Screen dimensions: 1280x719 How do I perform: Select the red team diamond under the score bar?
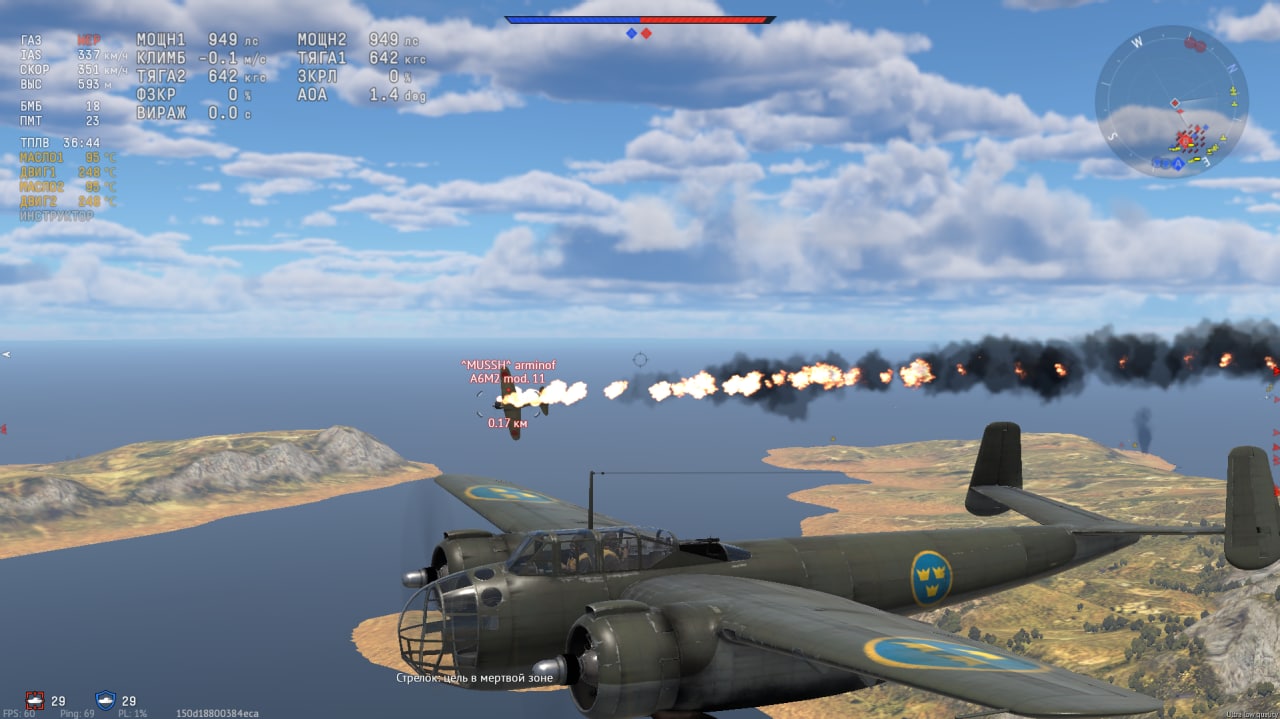646,33
